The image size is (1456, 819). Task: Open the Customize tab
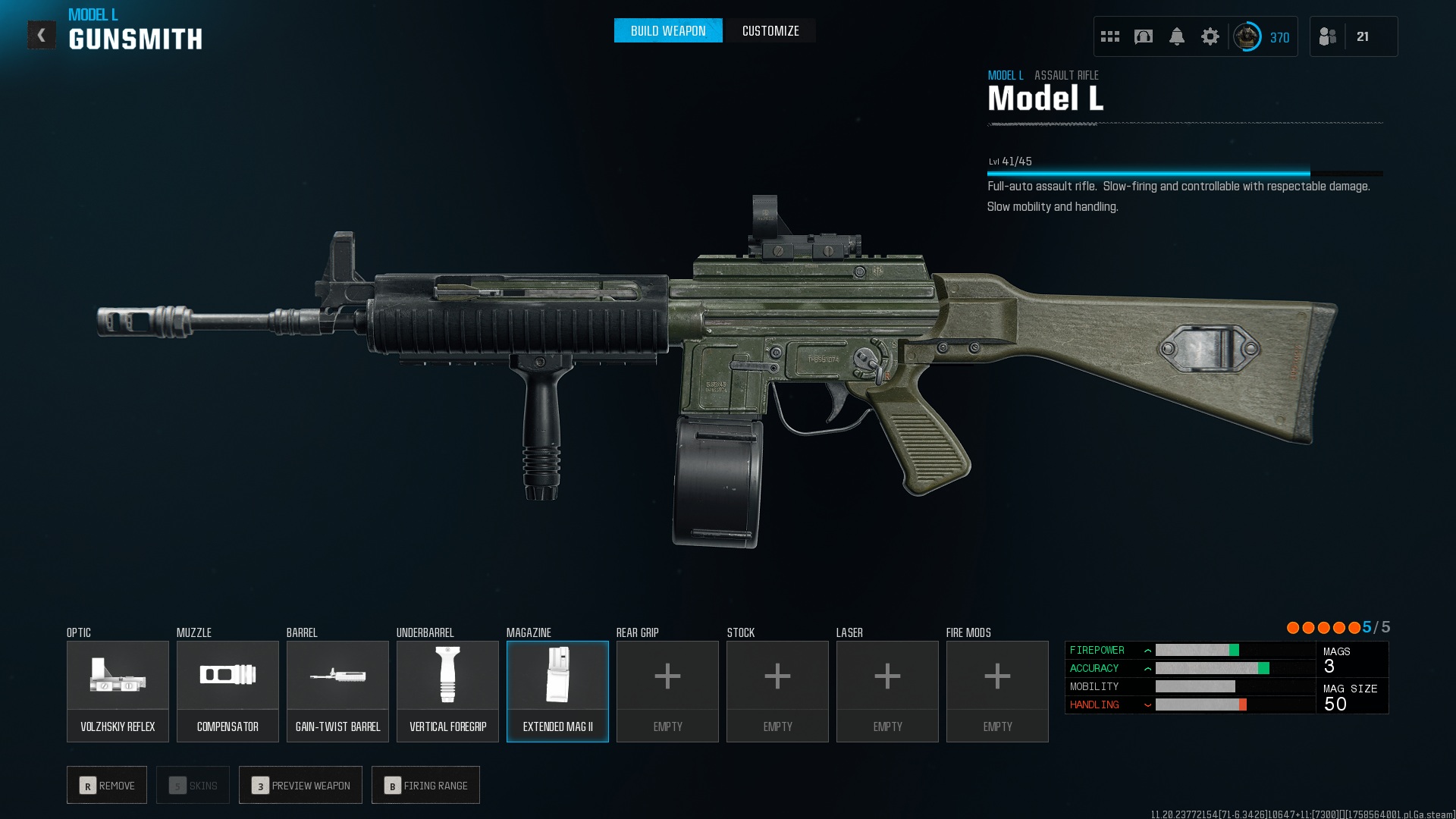[x=770, y=31]
